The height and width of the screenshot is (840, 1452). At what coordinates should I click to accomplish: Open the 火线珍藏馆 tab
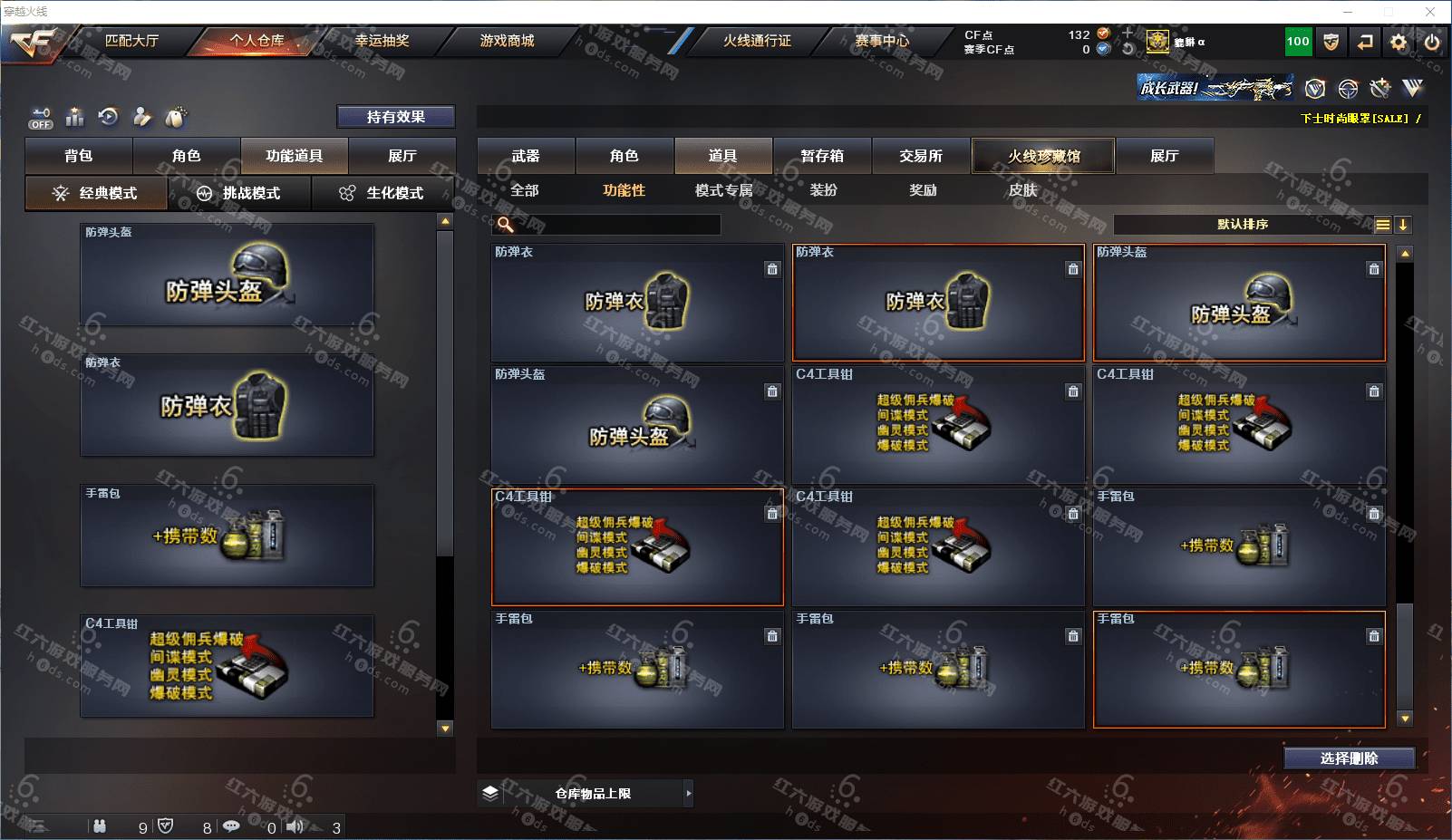coord(1043,156)
